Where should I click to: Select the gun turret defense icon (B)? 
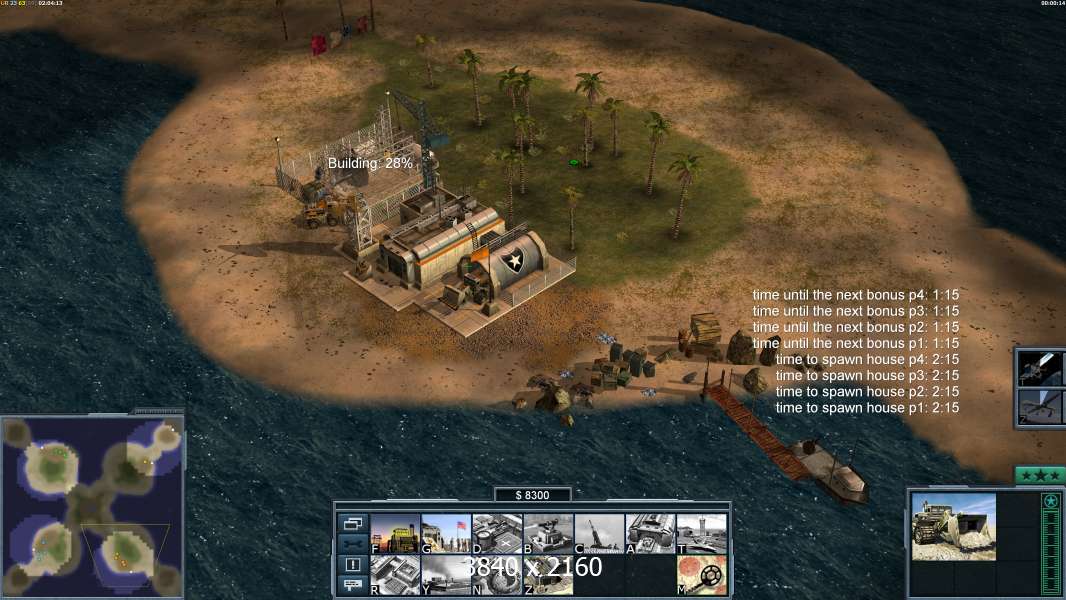[548, 533]
